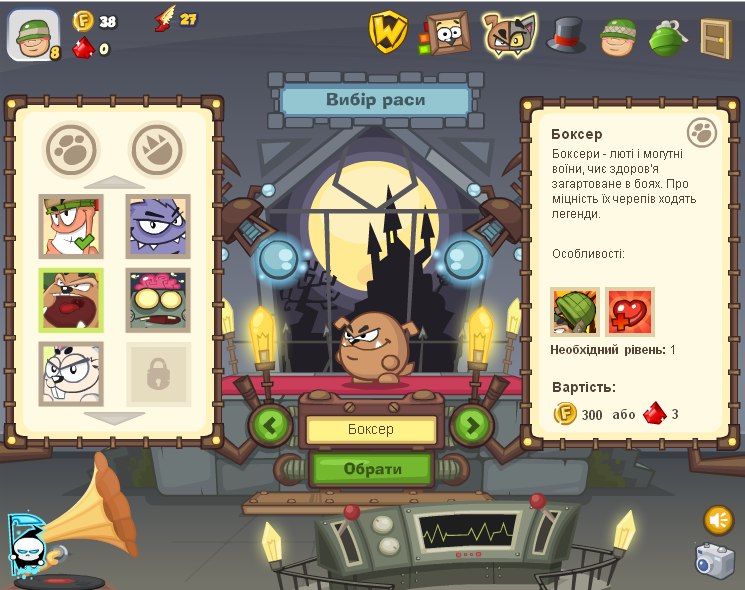The width and height of the screenshot is (745, 590).
Task: Inspect the red heart health trait icon
Action: (629, 312)
